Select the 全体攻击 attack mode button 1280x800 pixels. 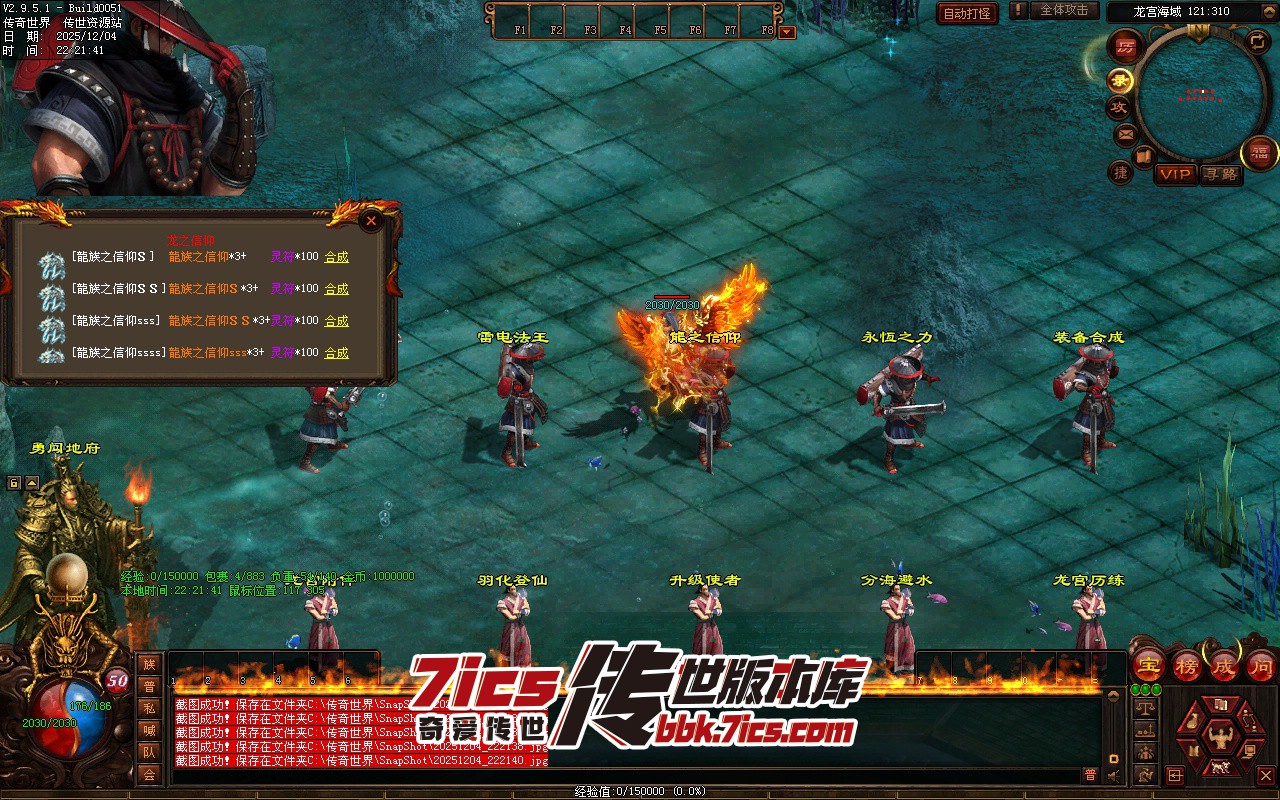(x=1064, y=11)
